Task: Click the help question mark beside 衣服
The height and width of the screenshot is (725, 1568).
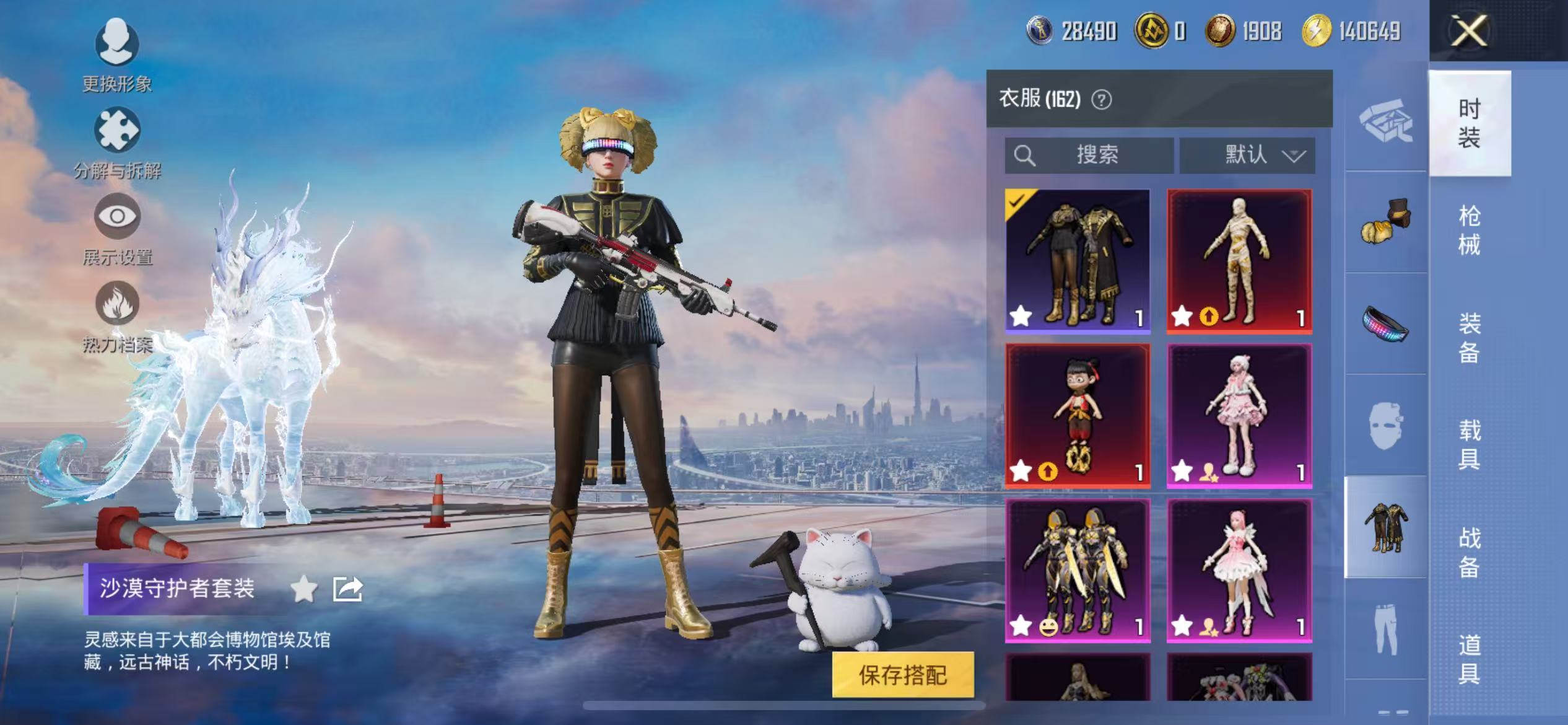Action: tap(1101, 99)
